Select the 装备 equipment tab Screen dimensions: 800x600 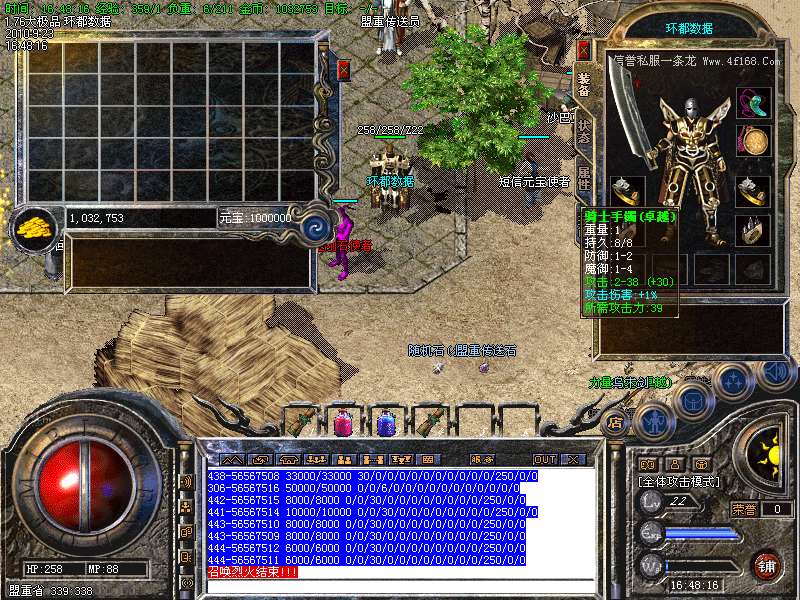[585, 87]
